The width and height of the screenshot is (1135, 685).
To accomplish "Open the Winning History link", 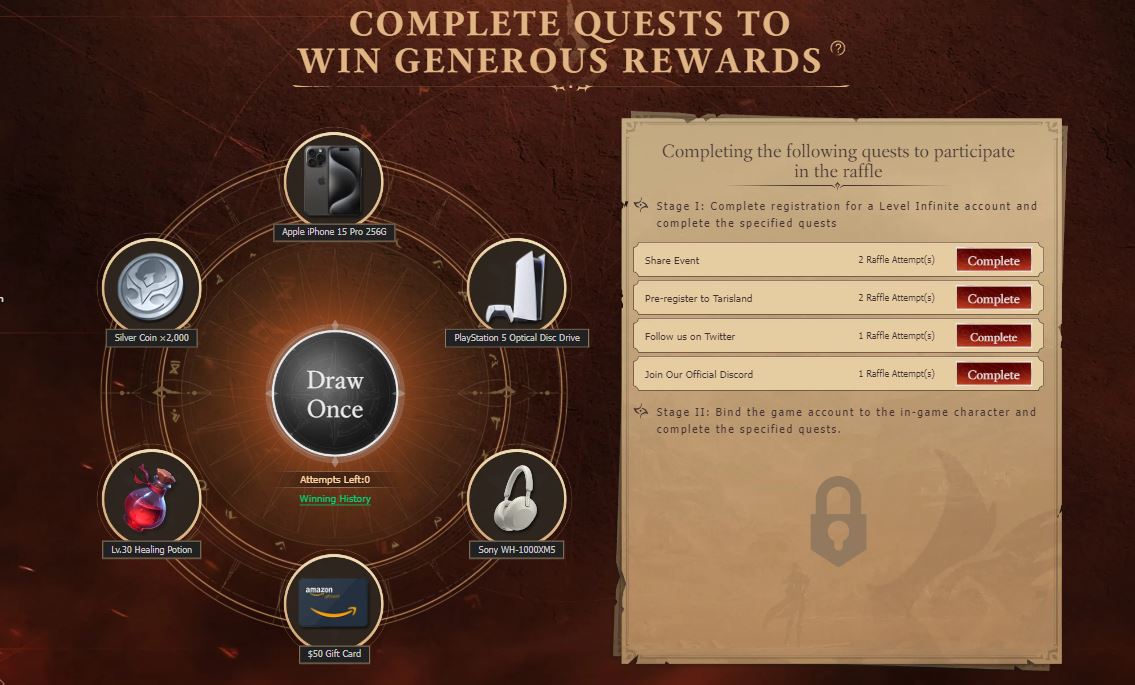I will [x=335, y=499].
